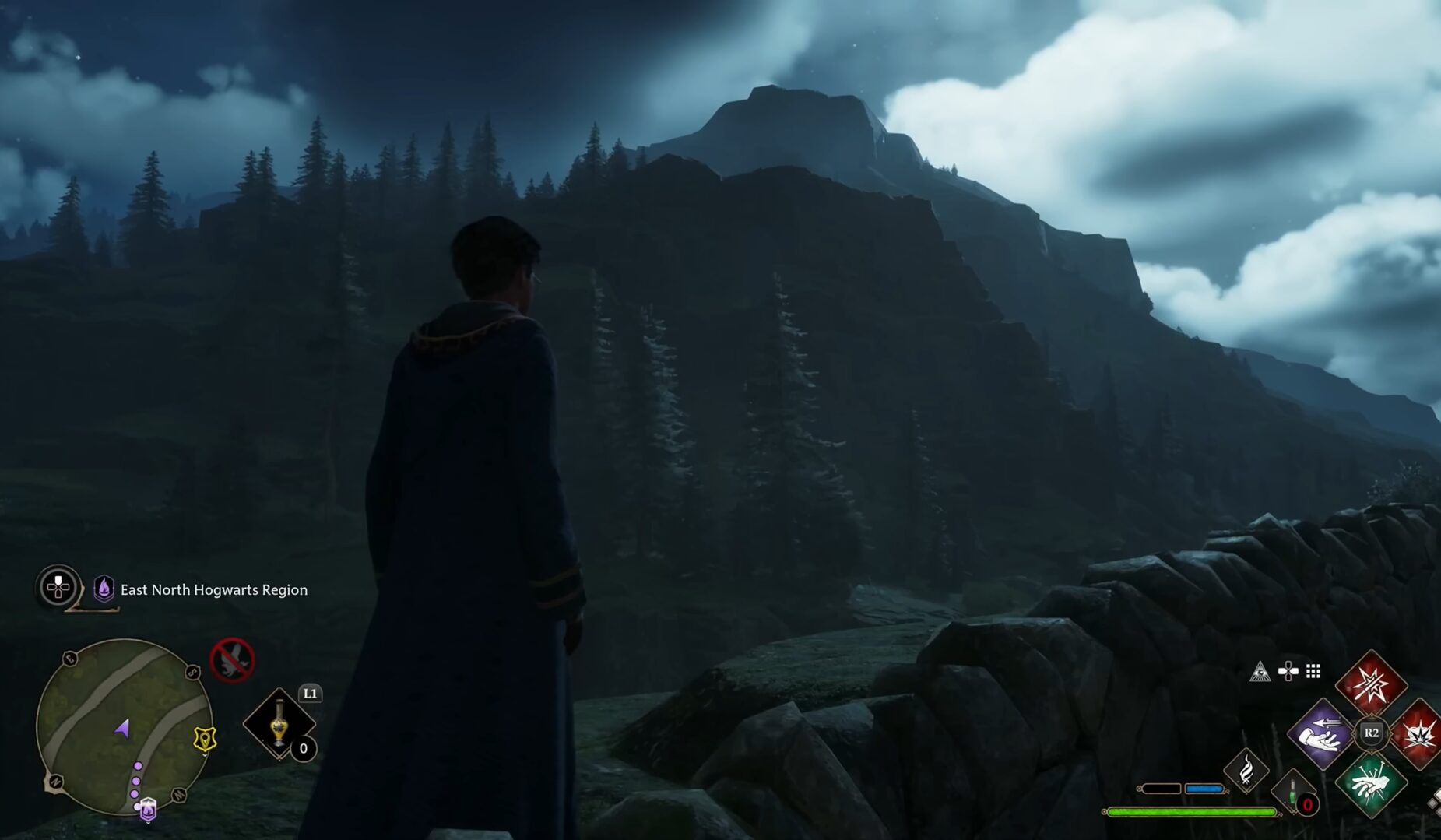Image resolution: width=1441 pixels, height=840 pixels.
Task: Click the R2 cast button in the spell wheel center
Action: click(1371, 732)
